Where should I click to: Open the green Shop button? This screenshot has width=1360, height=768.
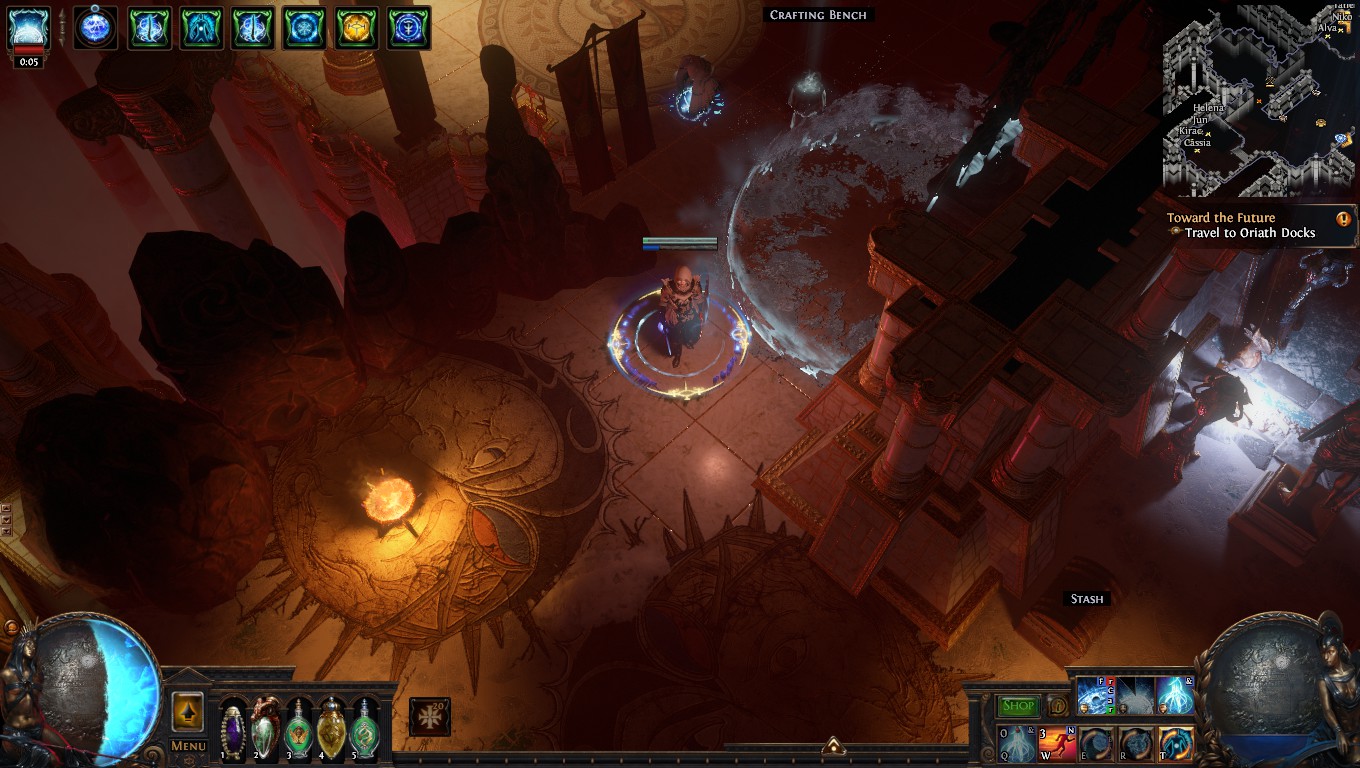1018,706
